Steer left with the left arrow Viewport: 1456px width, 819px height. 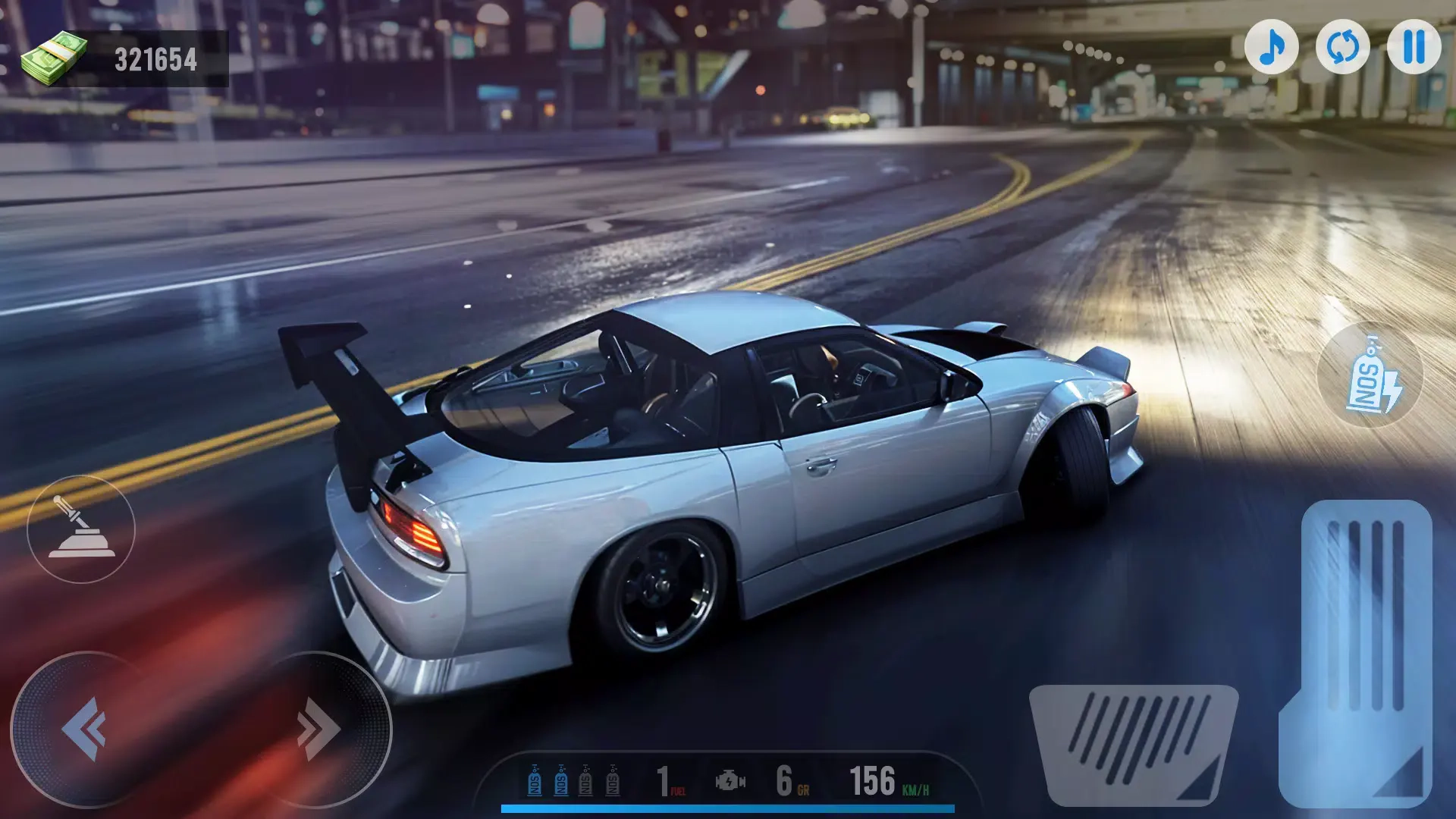click(x=85, y=729)
